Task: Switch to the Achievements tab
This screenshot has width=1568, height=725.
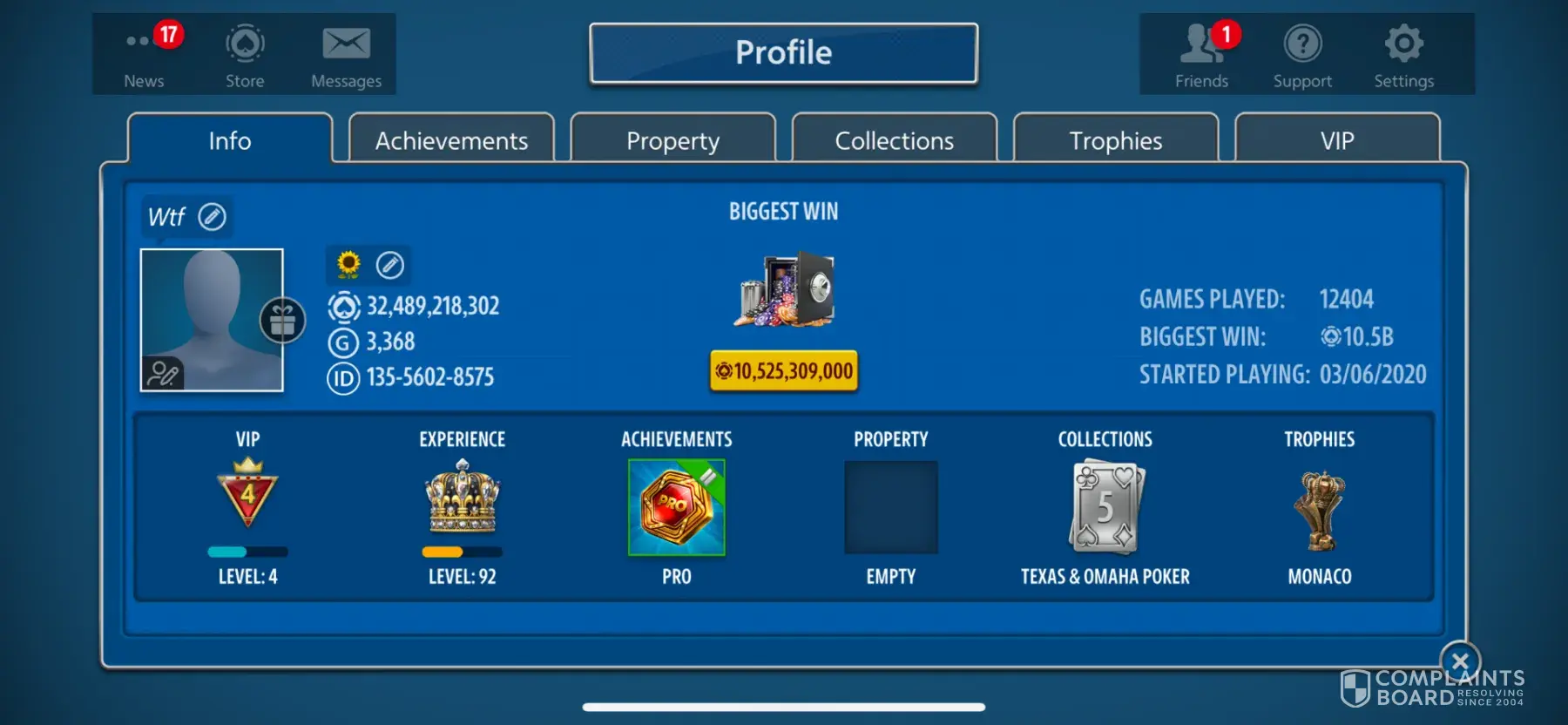Action: coord(451,140)
